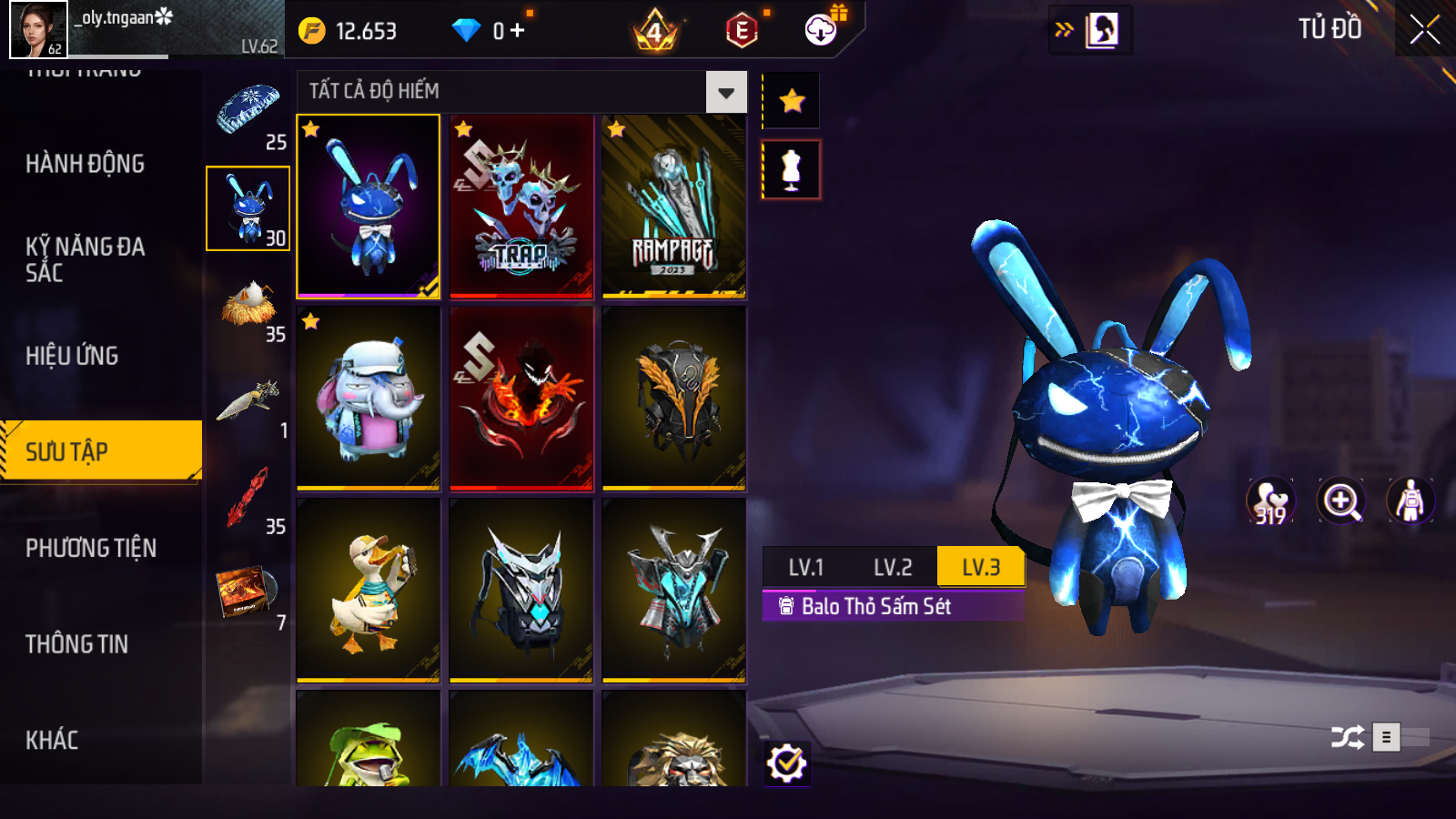
Task: Switch the backpack to LV.1
Action: tap(805, 568)
